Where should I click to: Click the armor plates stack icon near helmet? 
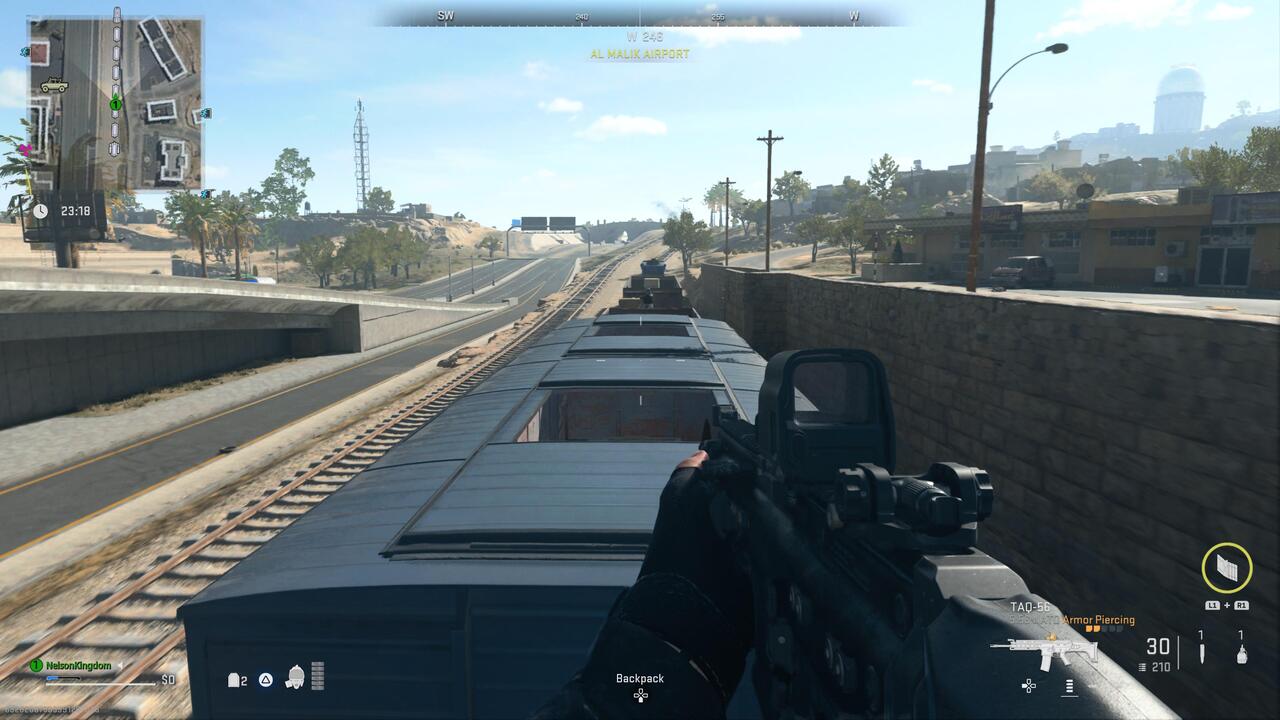(317, 675)
